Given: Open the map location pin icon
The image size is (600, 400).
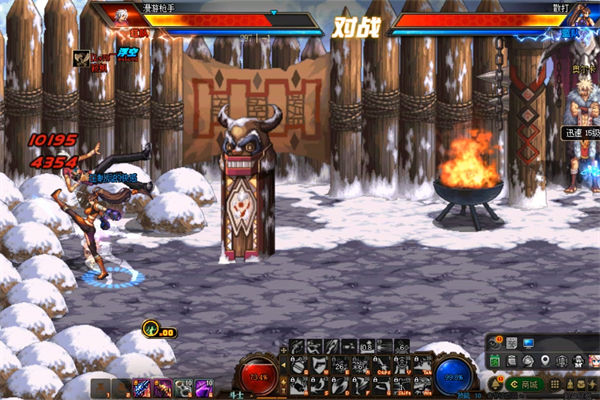Looking at the screenshot, I should coord(543,360).
